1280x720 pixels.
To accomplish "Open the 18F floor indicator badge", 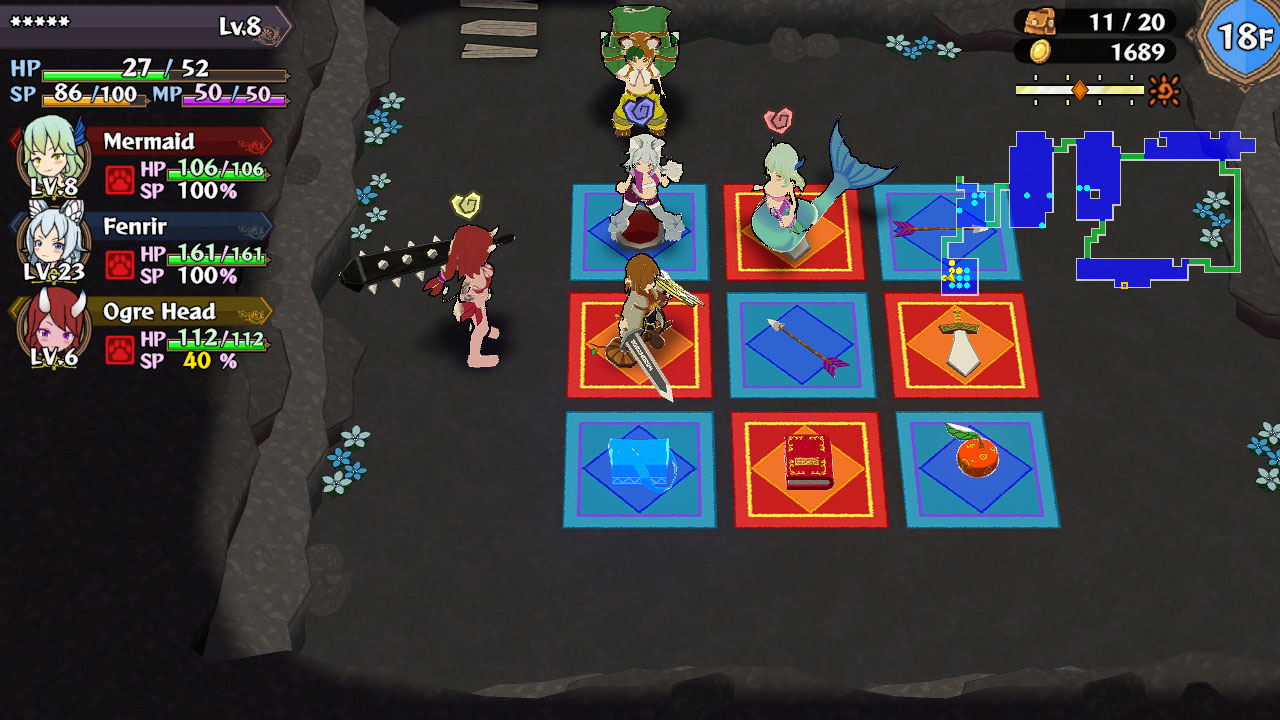I will click(1242, 35).
